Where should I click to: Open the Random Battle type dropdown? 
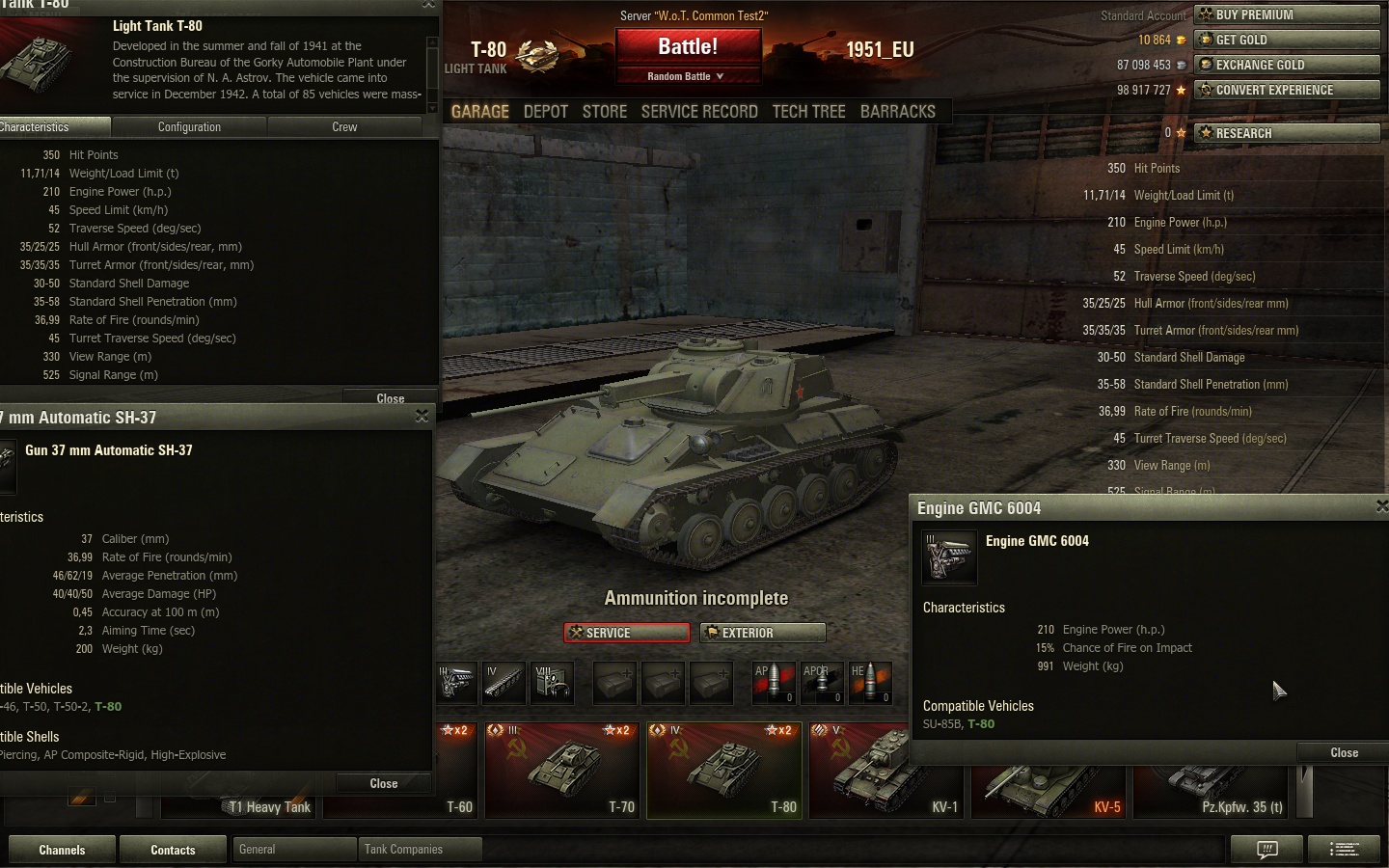click(686, 76)
